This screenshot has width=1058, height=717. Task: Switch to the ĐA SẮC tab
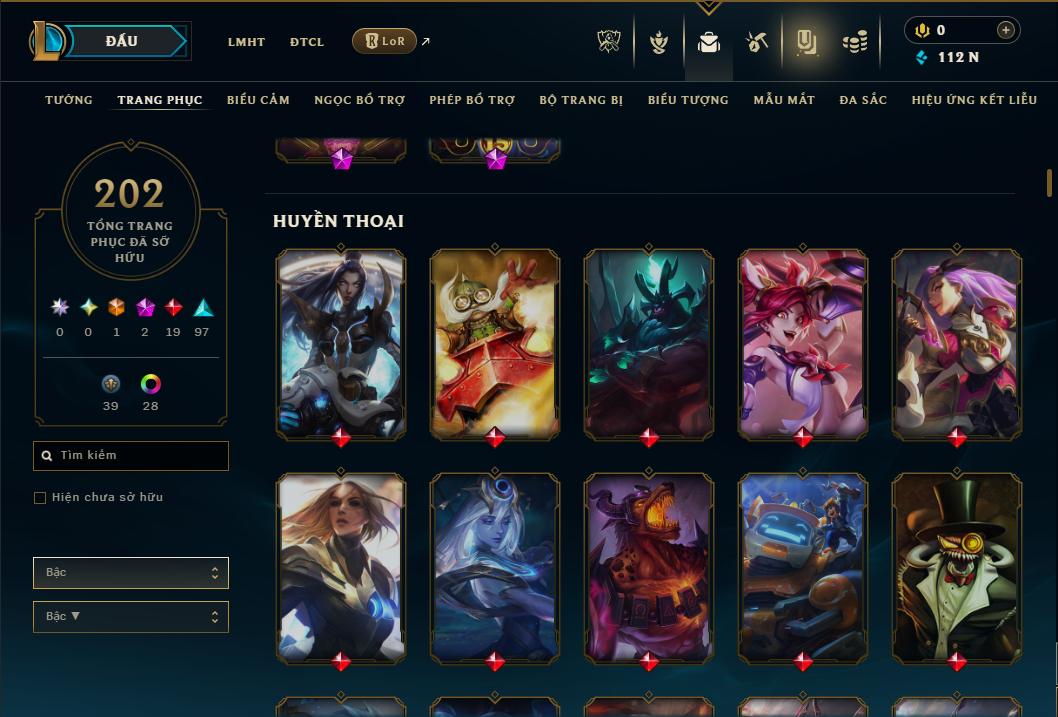coord(863,100)
